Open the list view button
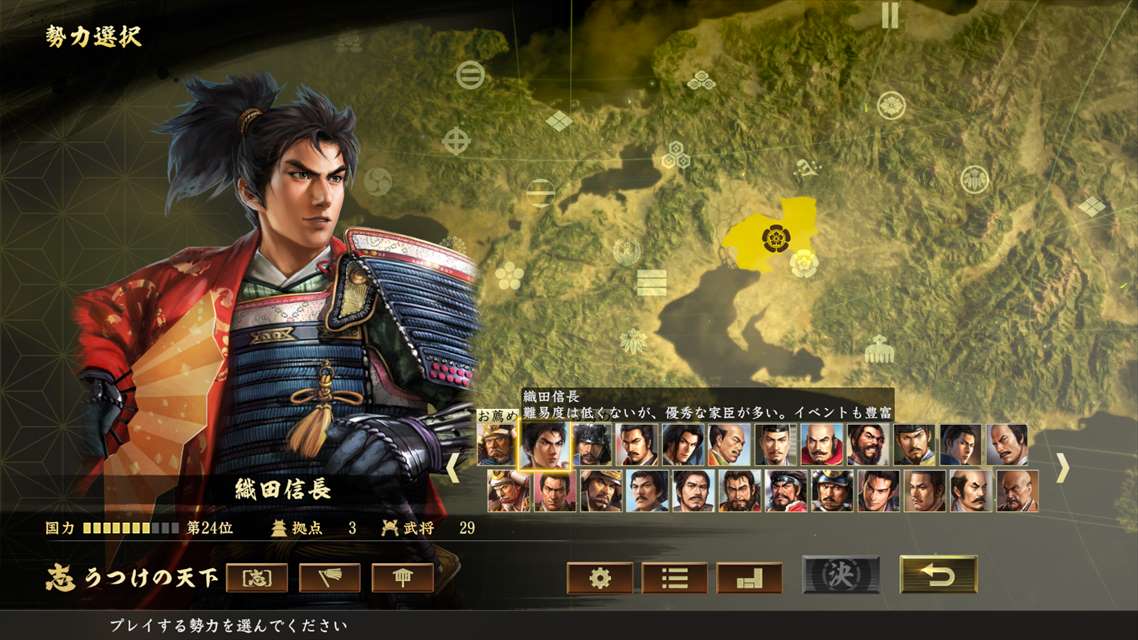This screenshot has width=1138, height=640. click(674, 578)
